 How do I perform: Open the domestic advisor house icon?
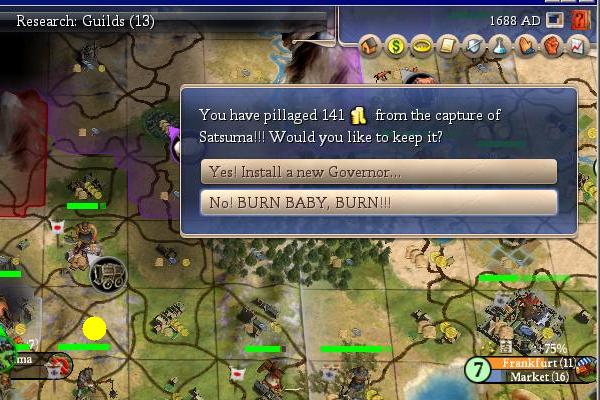[x=369, y=46]
